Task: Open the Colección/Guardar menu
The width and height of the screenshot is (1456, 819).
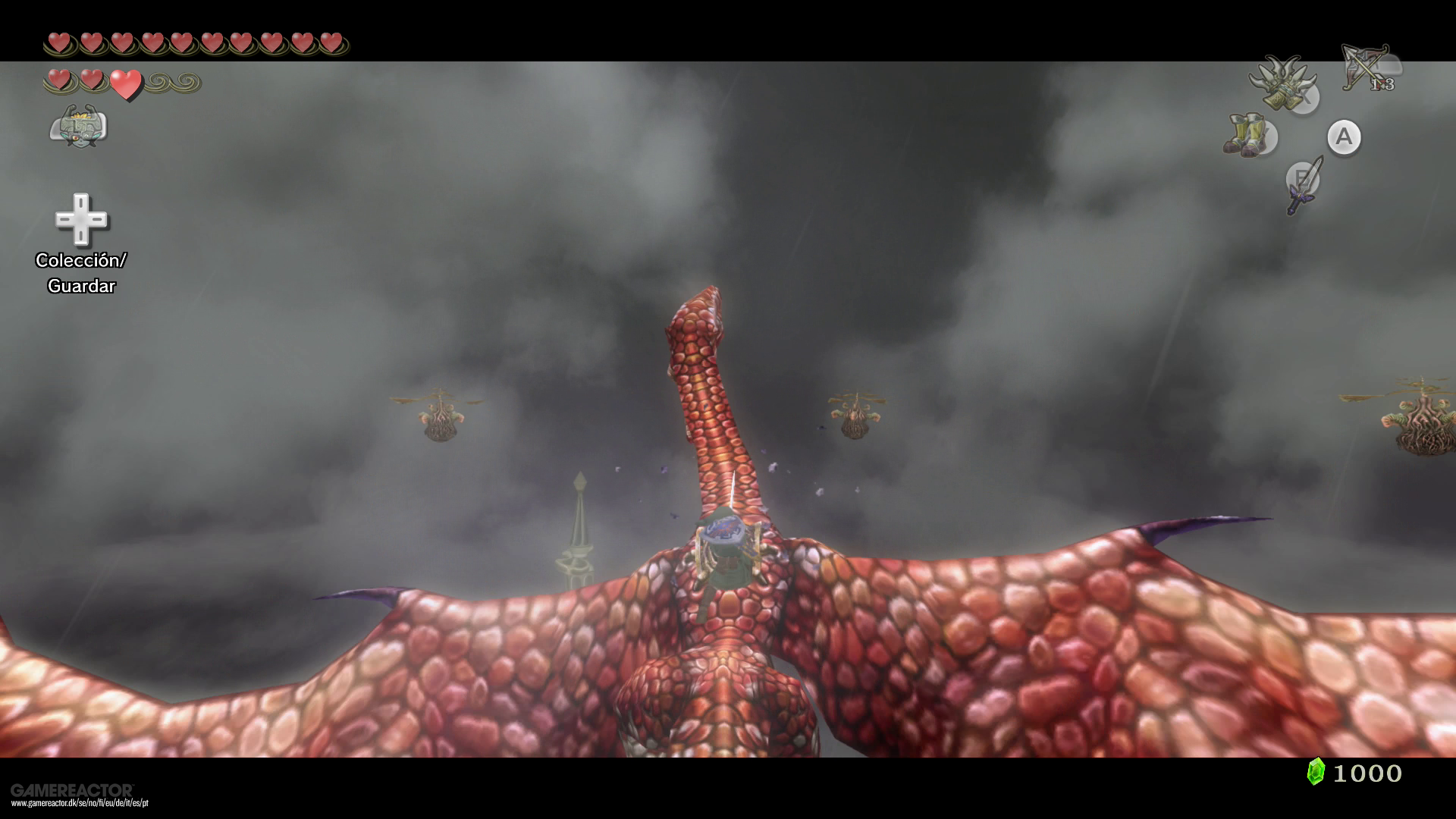Action: 81,220
